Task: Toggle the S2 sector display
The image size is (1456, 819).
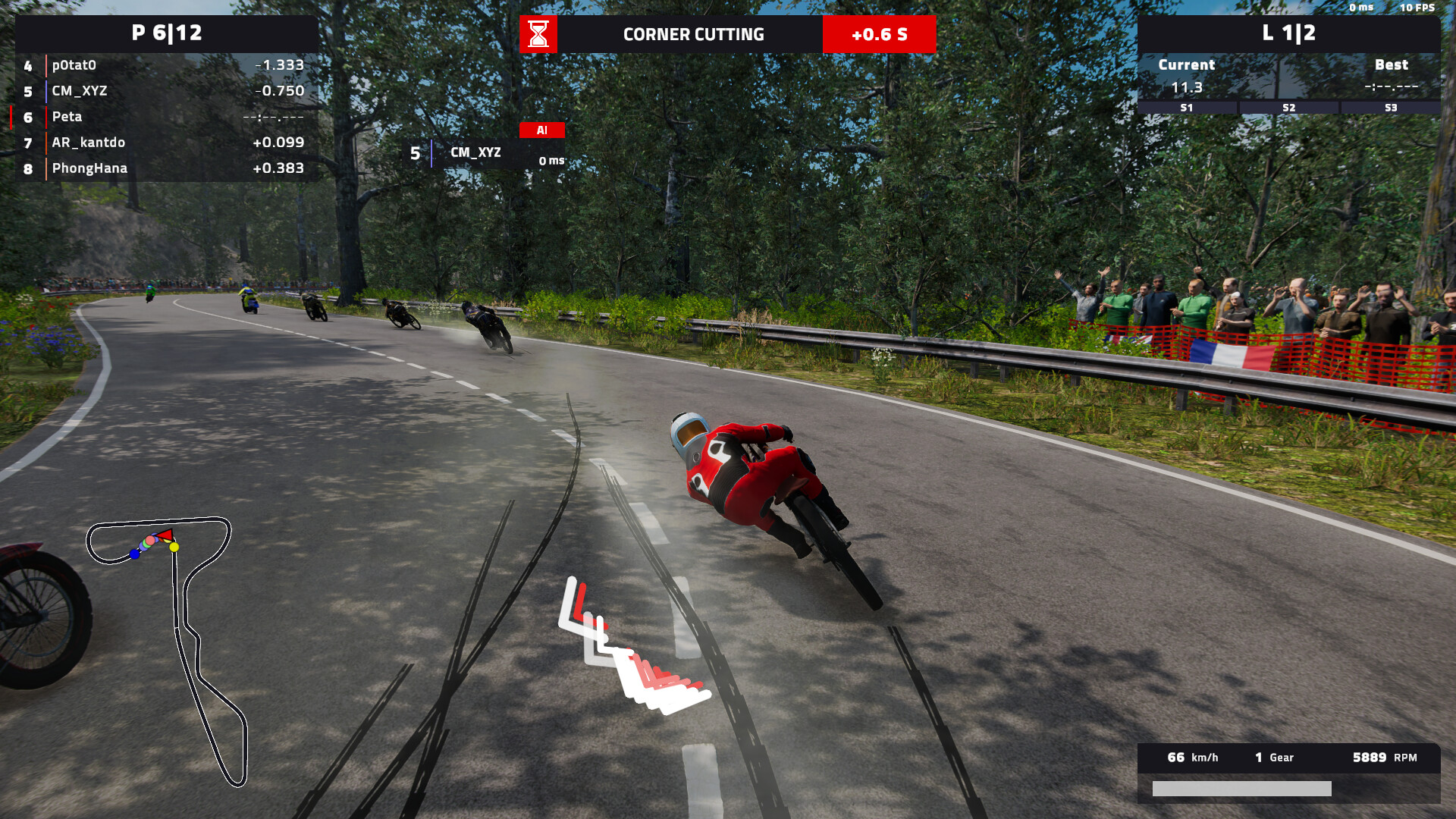Action: coord(1288,108)
